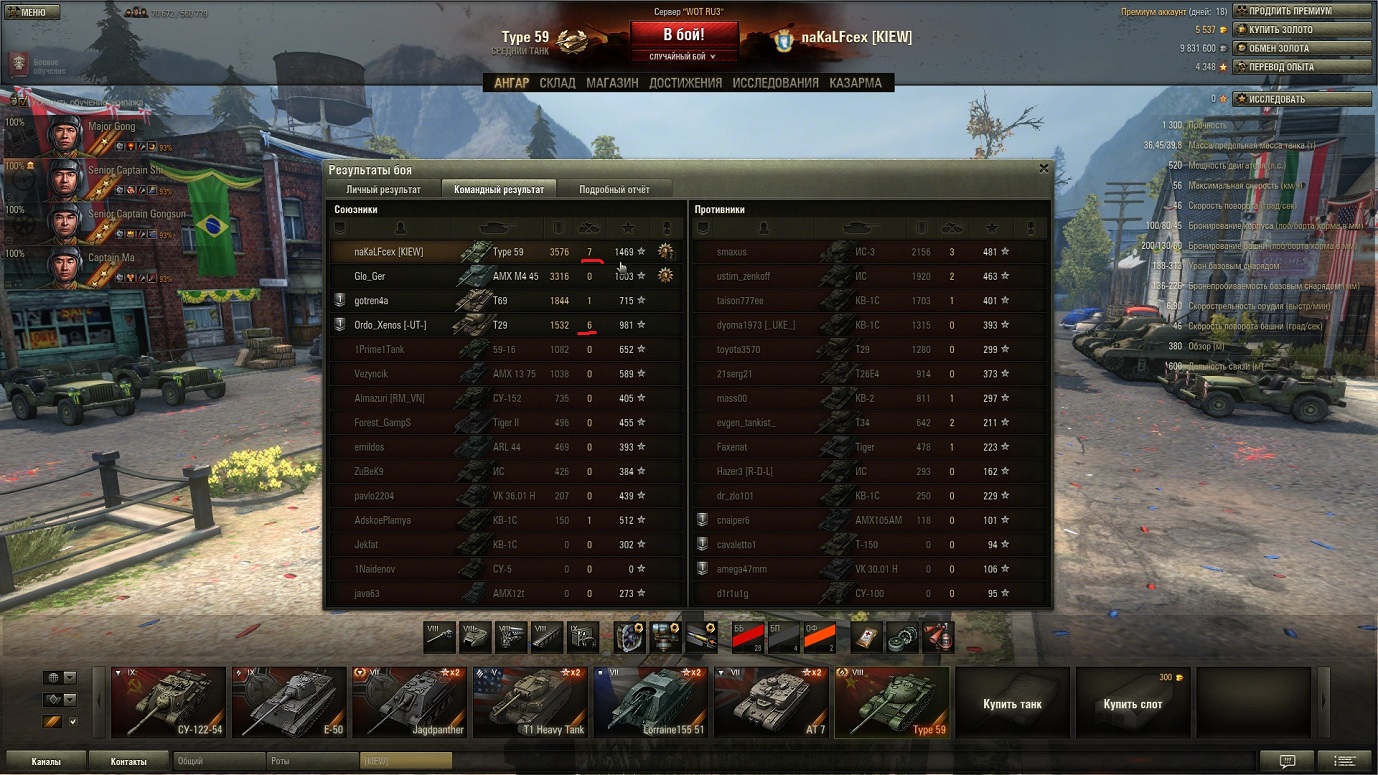Go to the СКЛАД section
Viewport: 1378px width, 775px height.
(557, 83)
